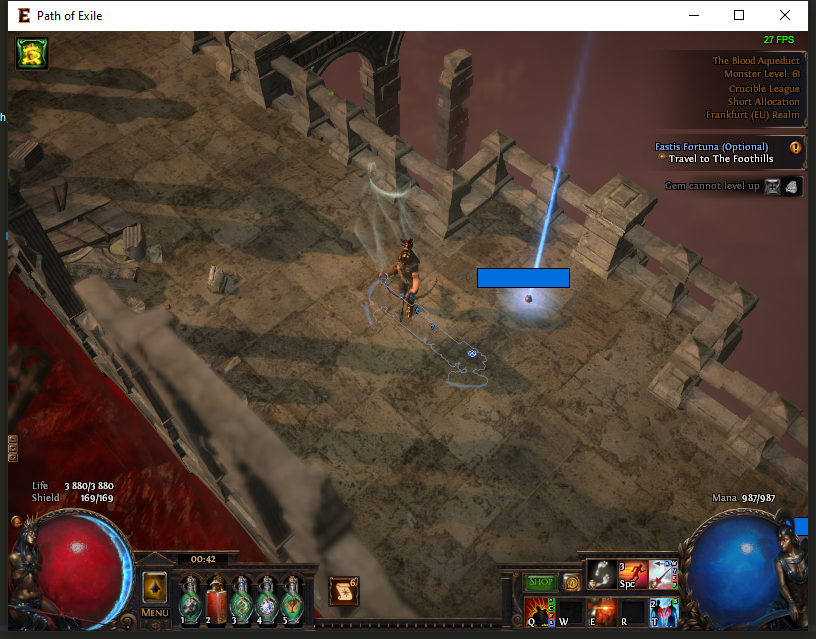
Task: Select the red arrow attack skill icon
Action: tap(664, 573)
